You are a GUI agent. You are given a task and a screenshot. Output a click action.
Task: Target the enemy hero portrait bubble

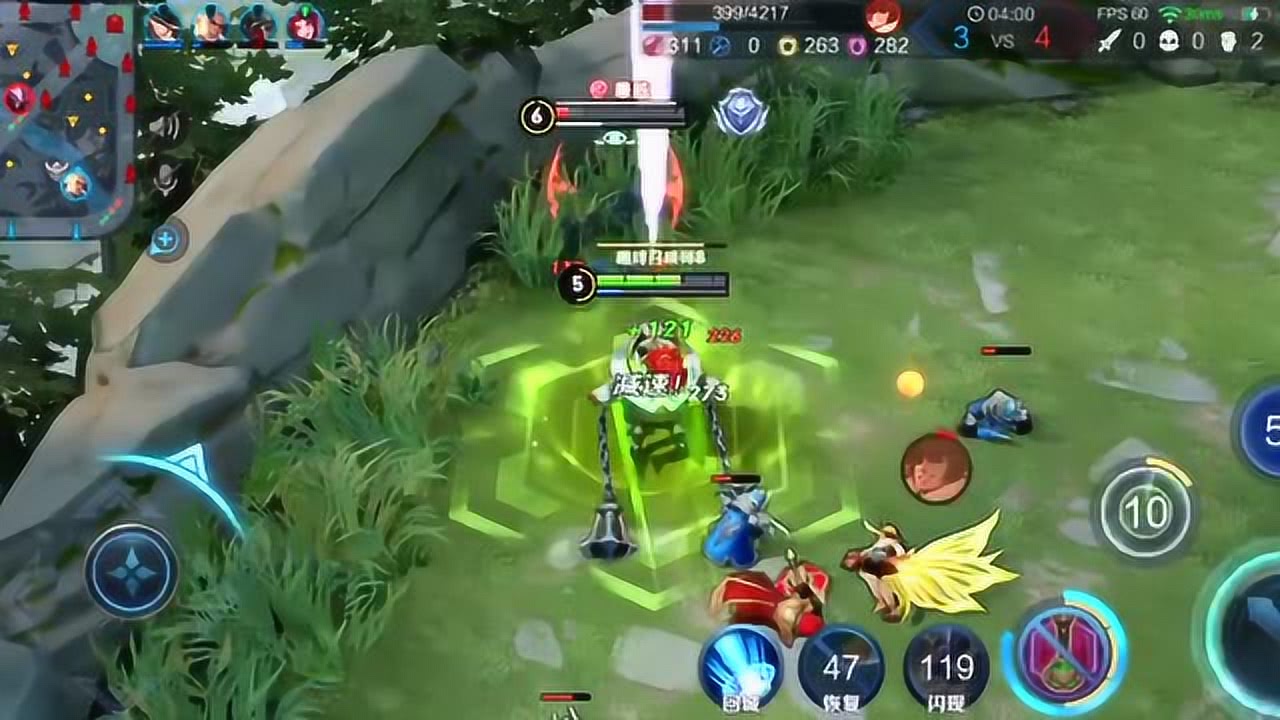click(936, 468)
